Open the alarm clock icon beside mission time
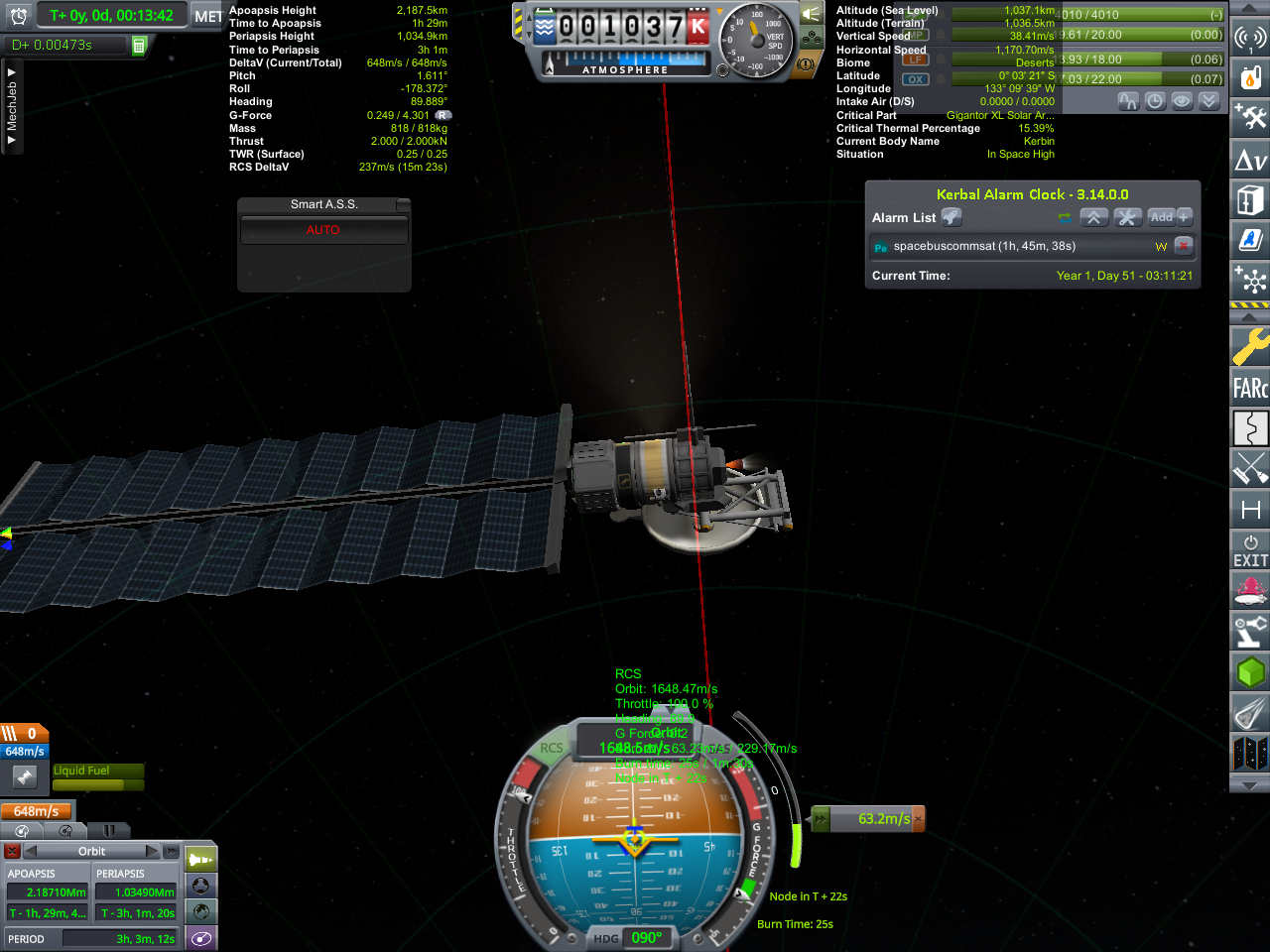 (x=18, y=16)
